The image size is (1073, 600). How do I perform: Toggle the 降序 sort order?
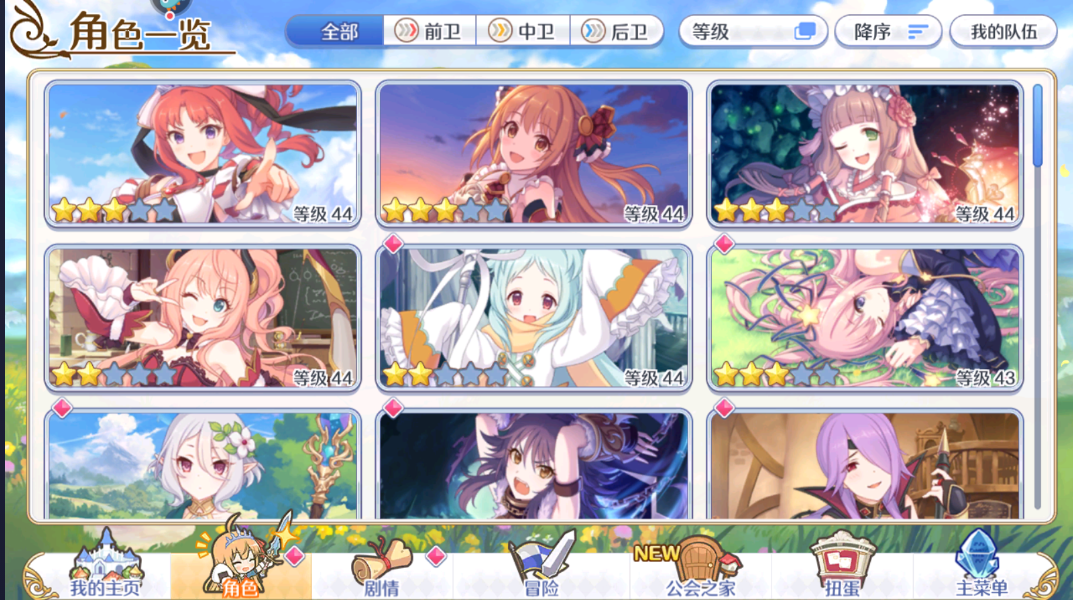888,31
